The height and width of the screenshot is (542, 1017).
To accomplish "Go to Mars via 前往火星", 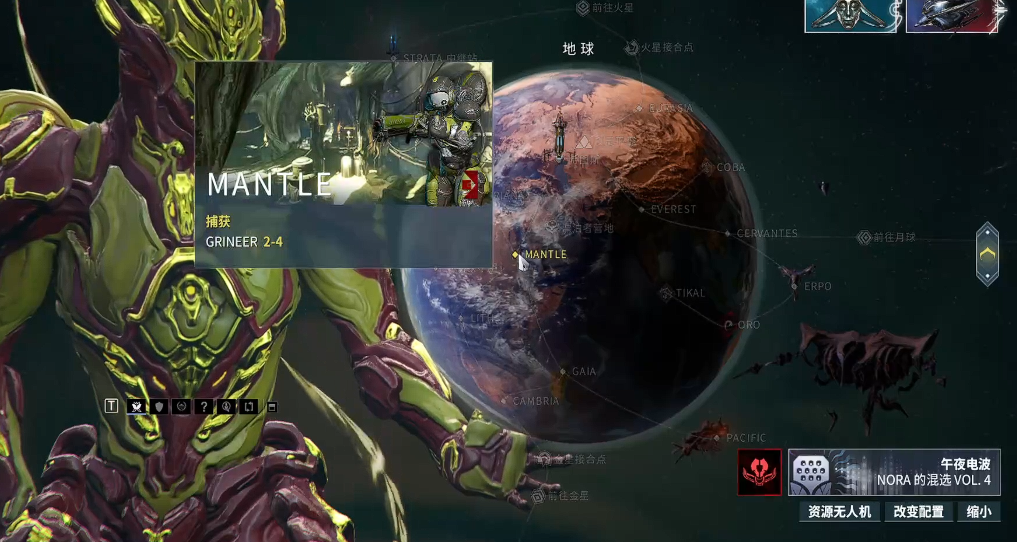I will (x=583, y=8).
